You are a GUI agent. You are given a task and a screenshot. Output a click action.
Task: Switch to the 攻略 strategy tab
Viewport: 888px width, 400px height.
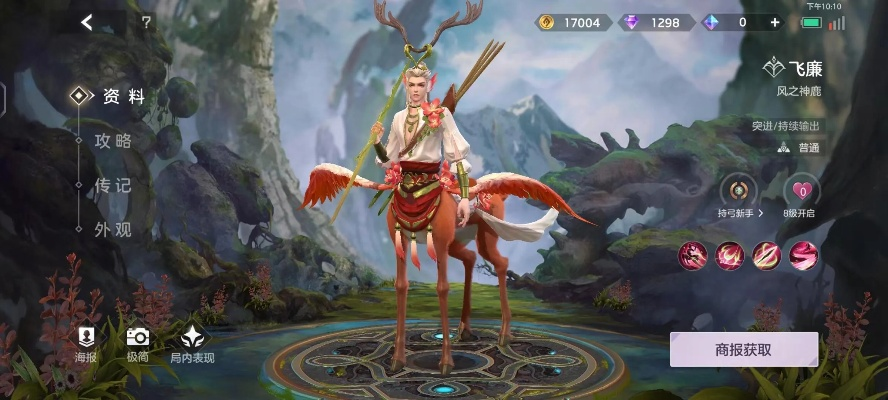113,141
